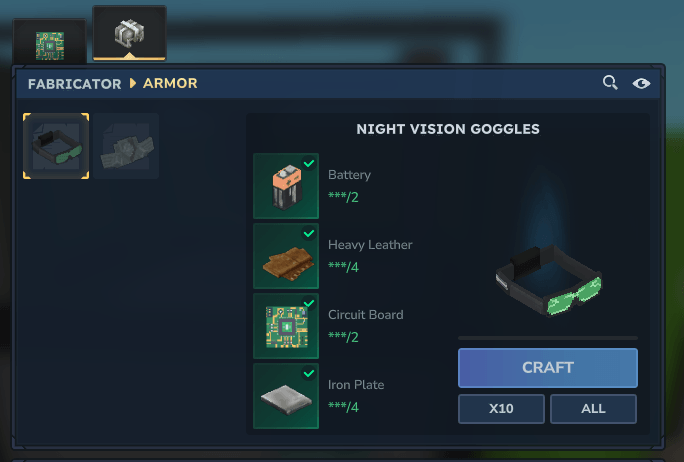684x462 pixels.
Task: Open the search magnifier
Action: [x=609, y=83]
